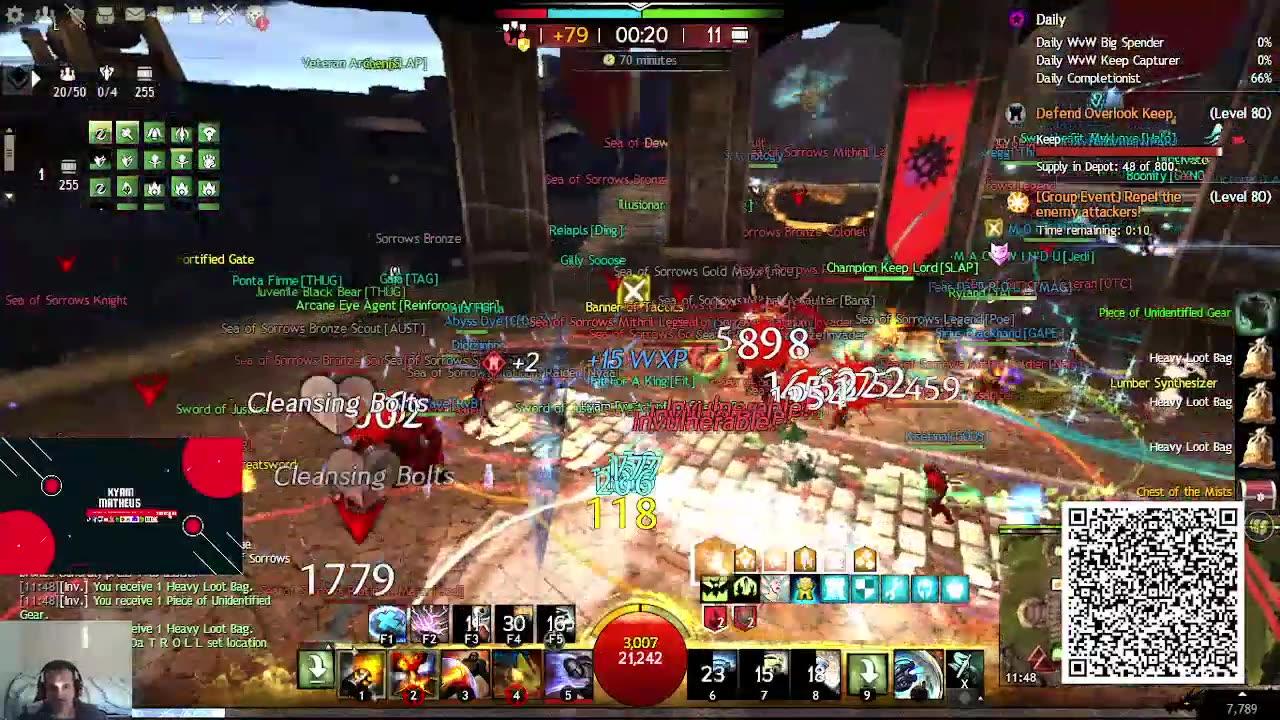Click the weapon swap arrow left of skill 1

pyautogui.click(x=315, y=667)
